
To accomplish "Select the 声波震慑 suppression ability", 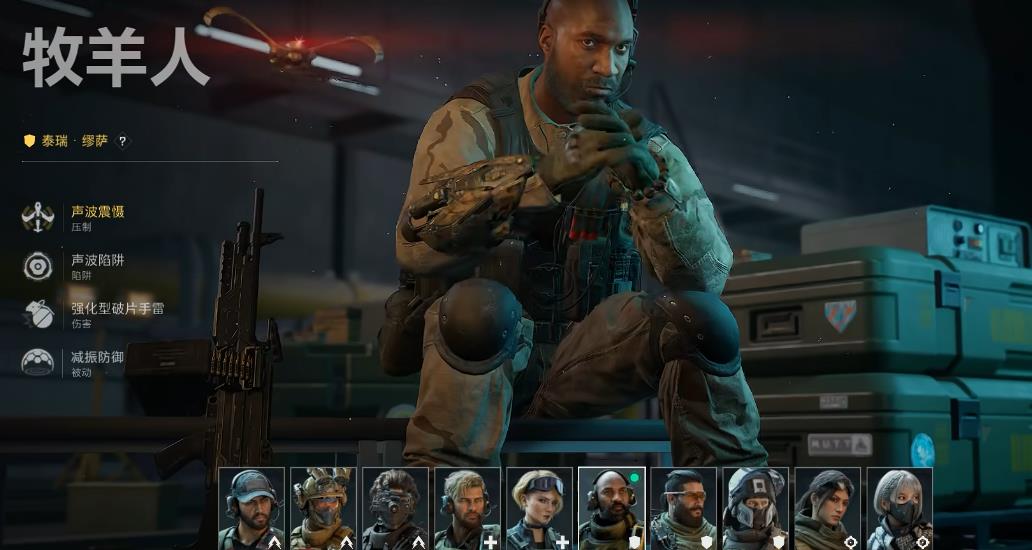I will click(98, 212).
